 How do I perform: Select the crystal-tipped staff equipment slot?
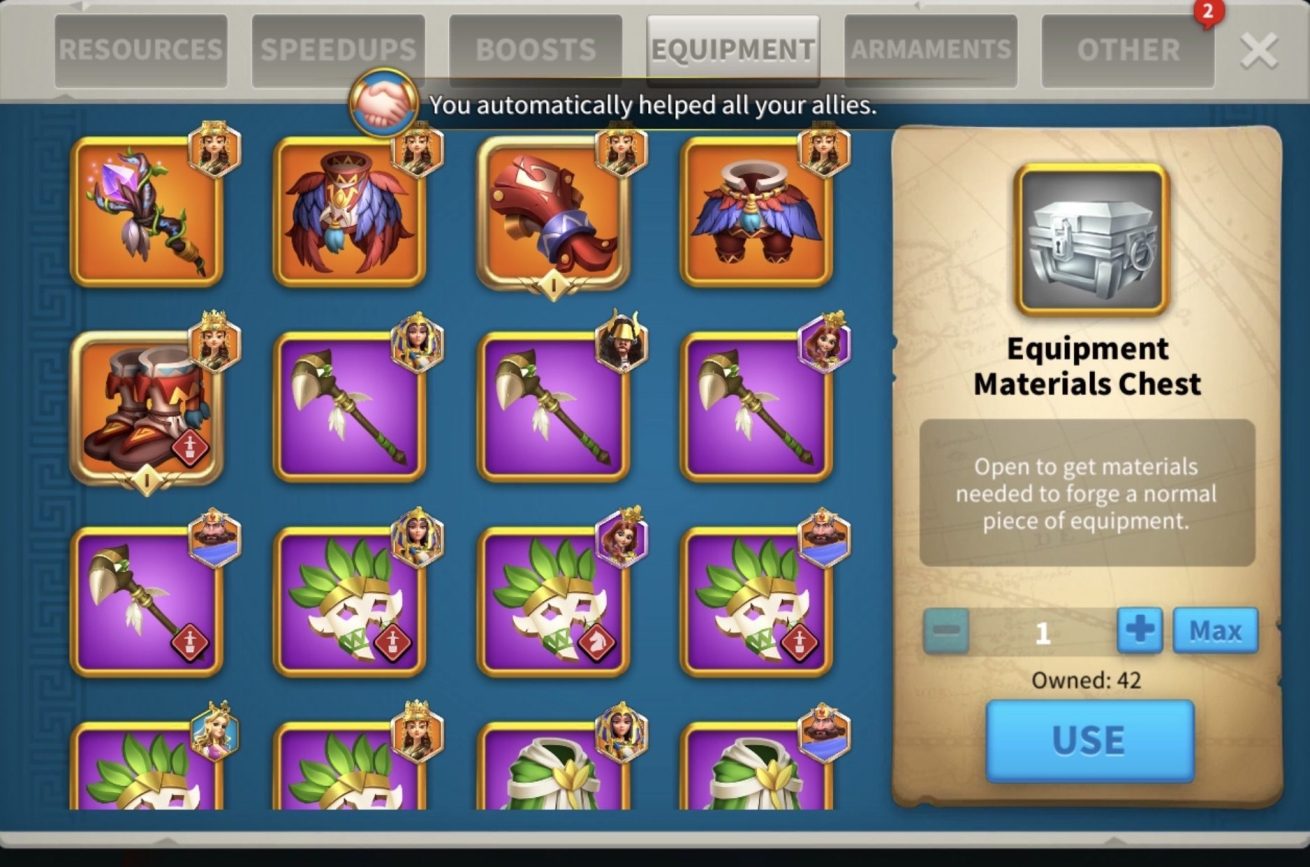pos(147,212)
